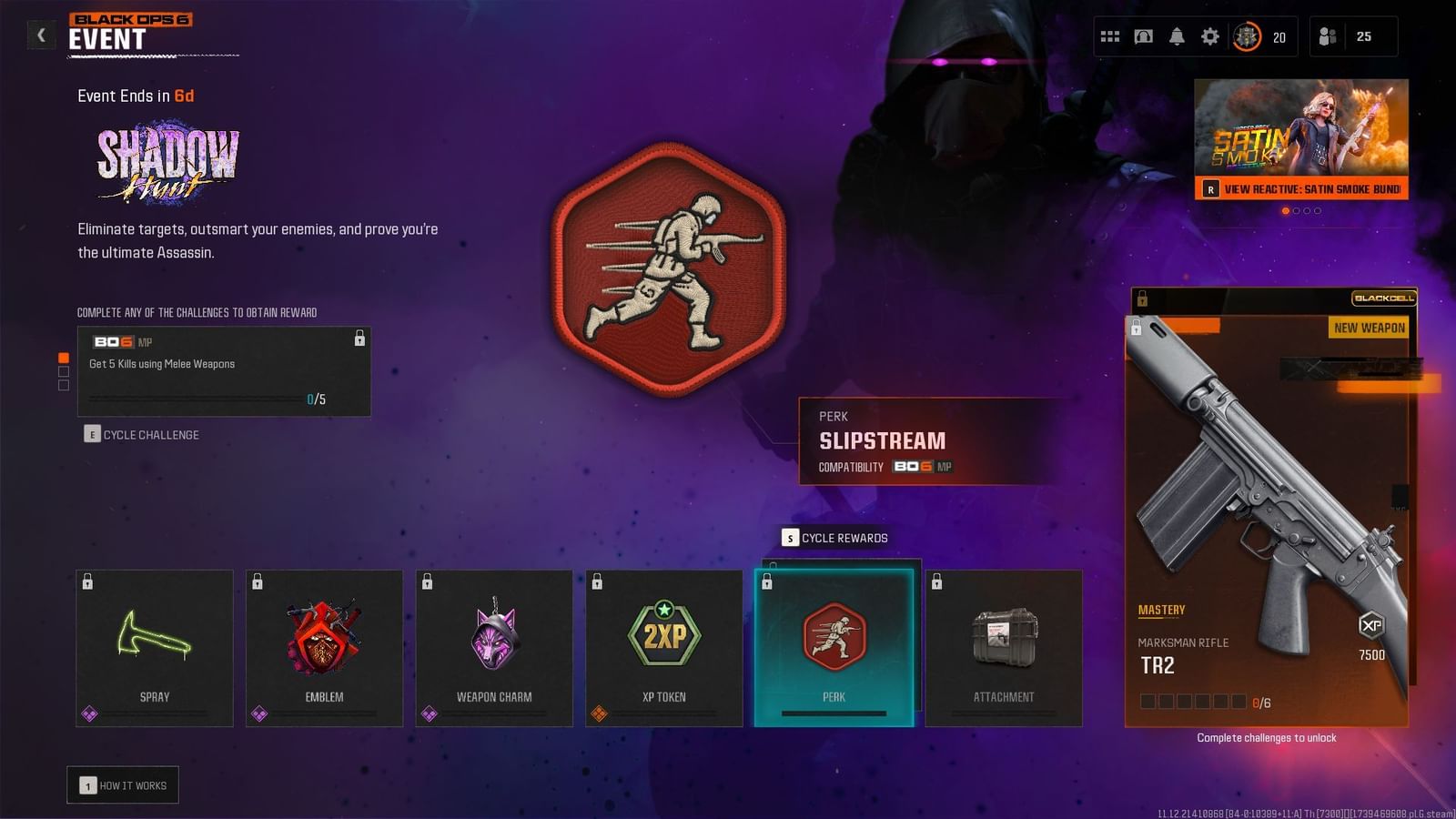Viewport: 1456px width, 819px height.
Task: Click the headset voice chat icon
Action: pyautogui.click(x=1144, y=36)
